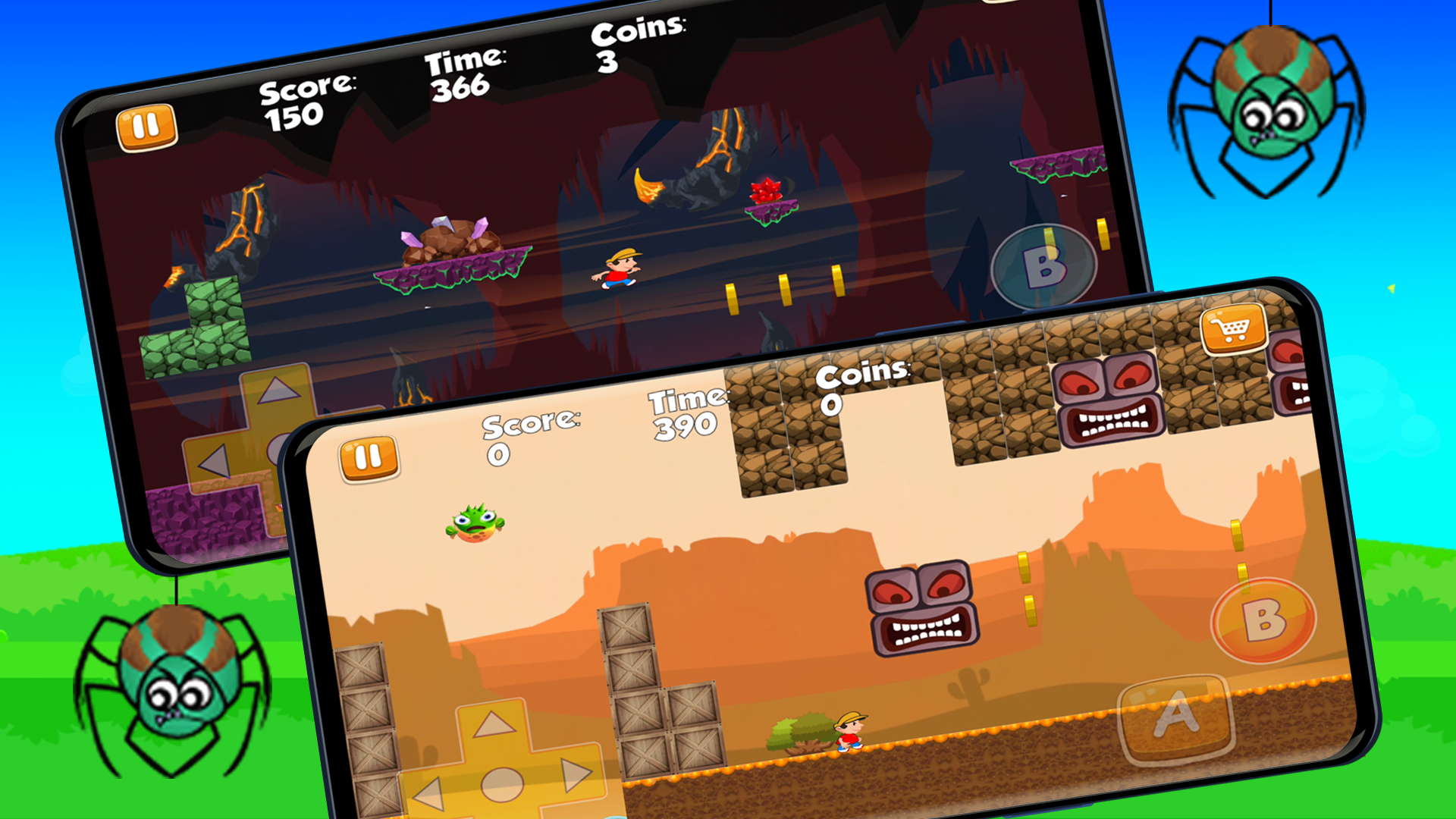1456x819 pixels.
Task: Click the desert level D-pad left arrow
Action: click(428, 794)
